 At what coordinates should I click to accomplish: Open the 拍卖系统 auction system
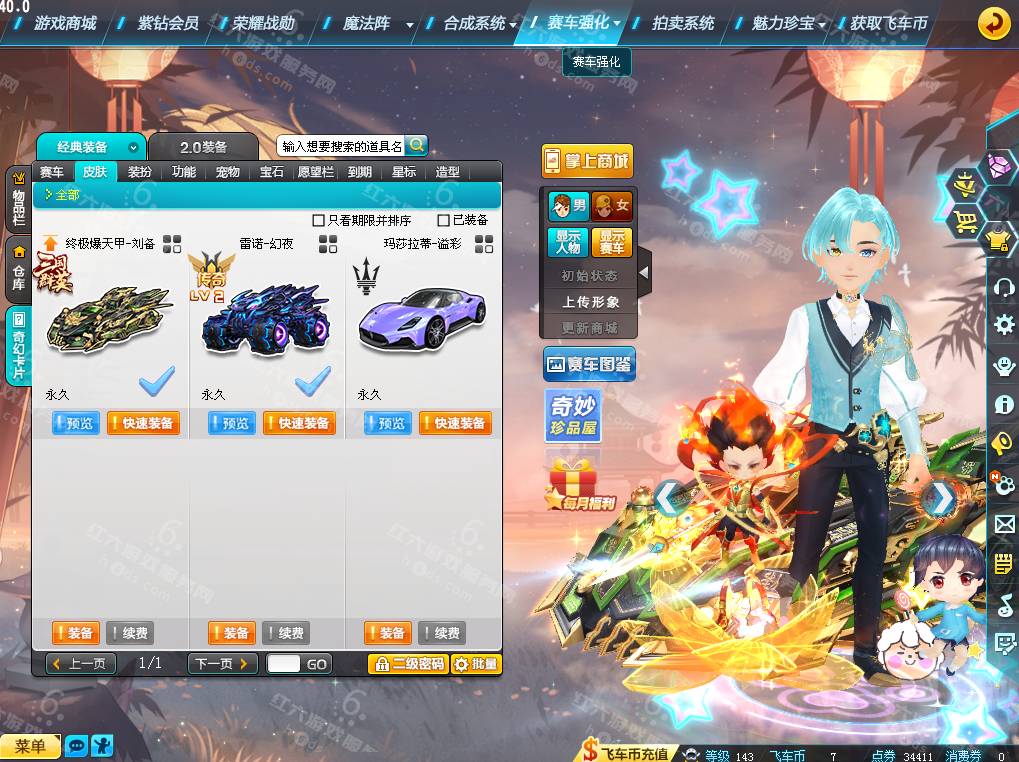[x=683, y=22]
